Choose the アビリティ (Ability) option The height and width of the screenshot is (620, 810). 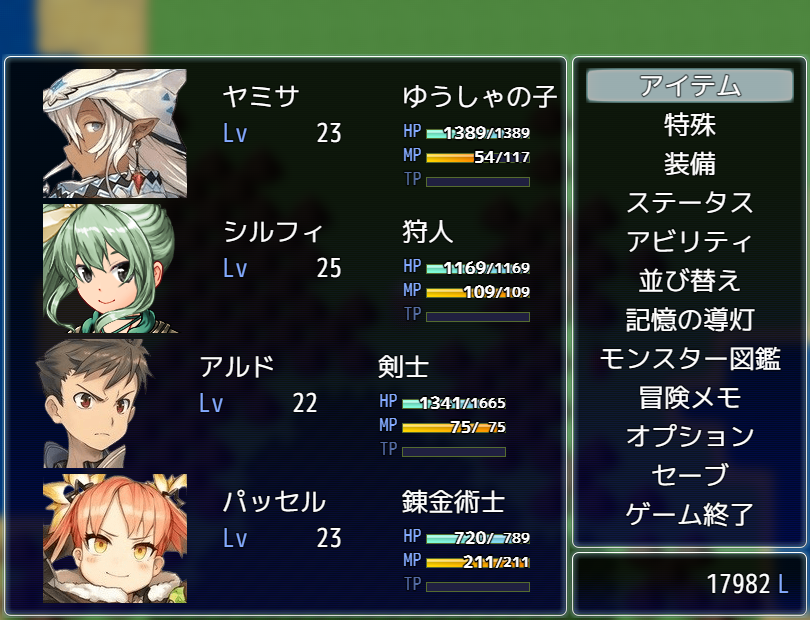coord(689,242)
